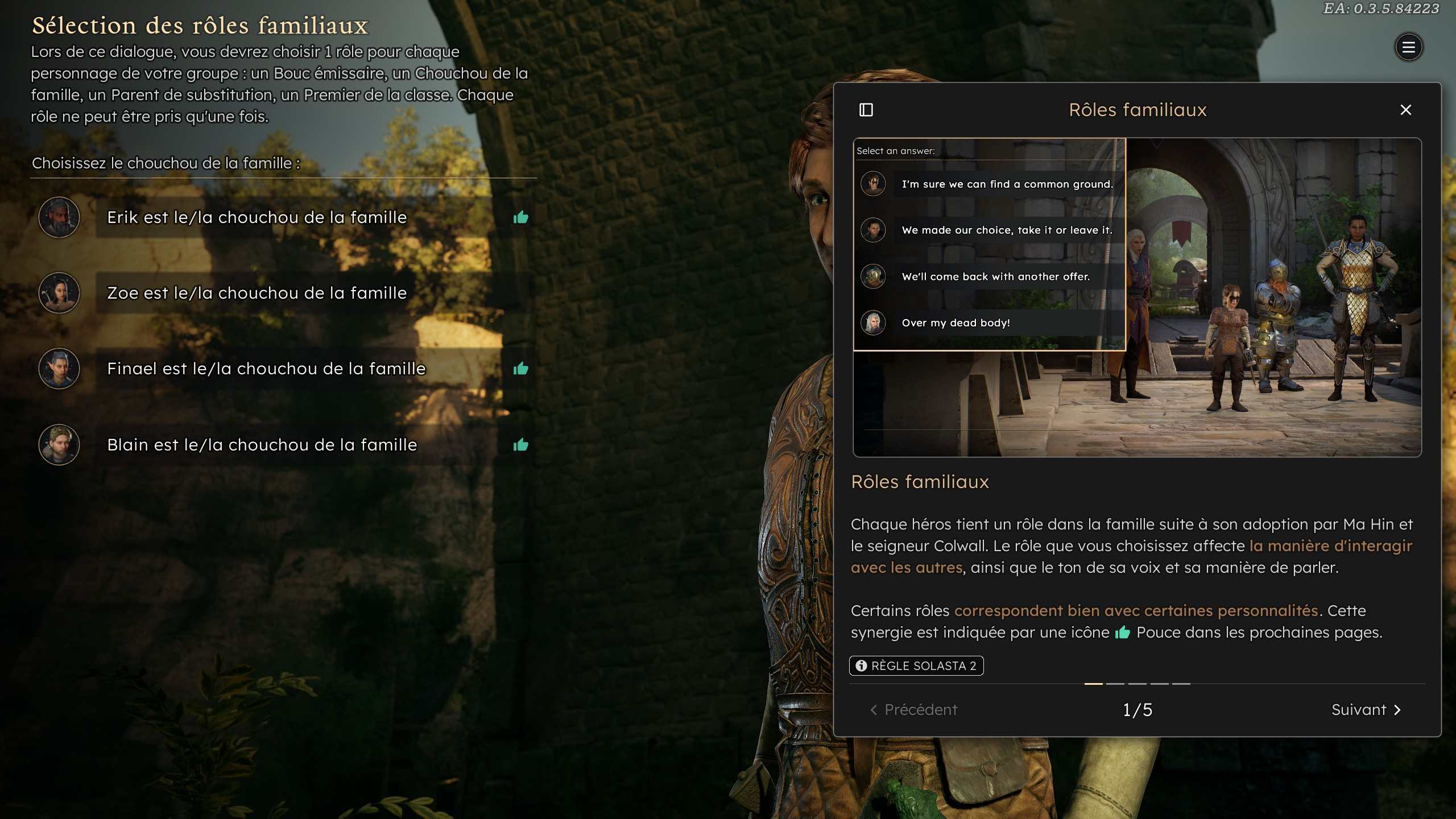Open the RÈGLE SOLASTA 2 info tag
1456x819 pixels.
pos(916,665)
